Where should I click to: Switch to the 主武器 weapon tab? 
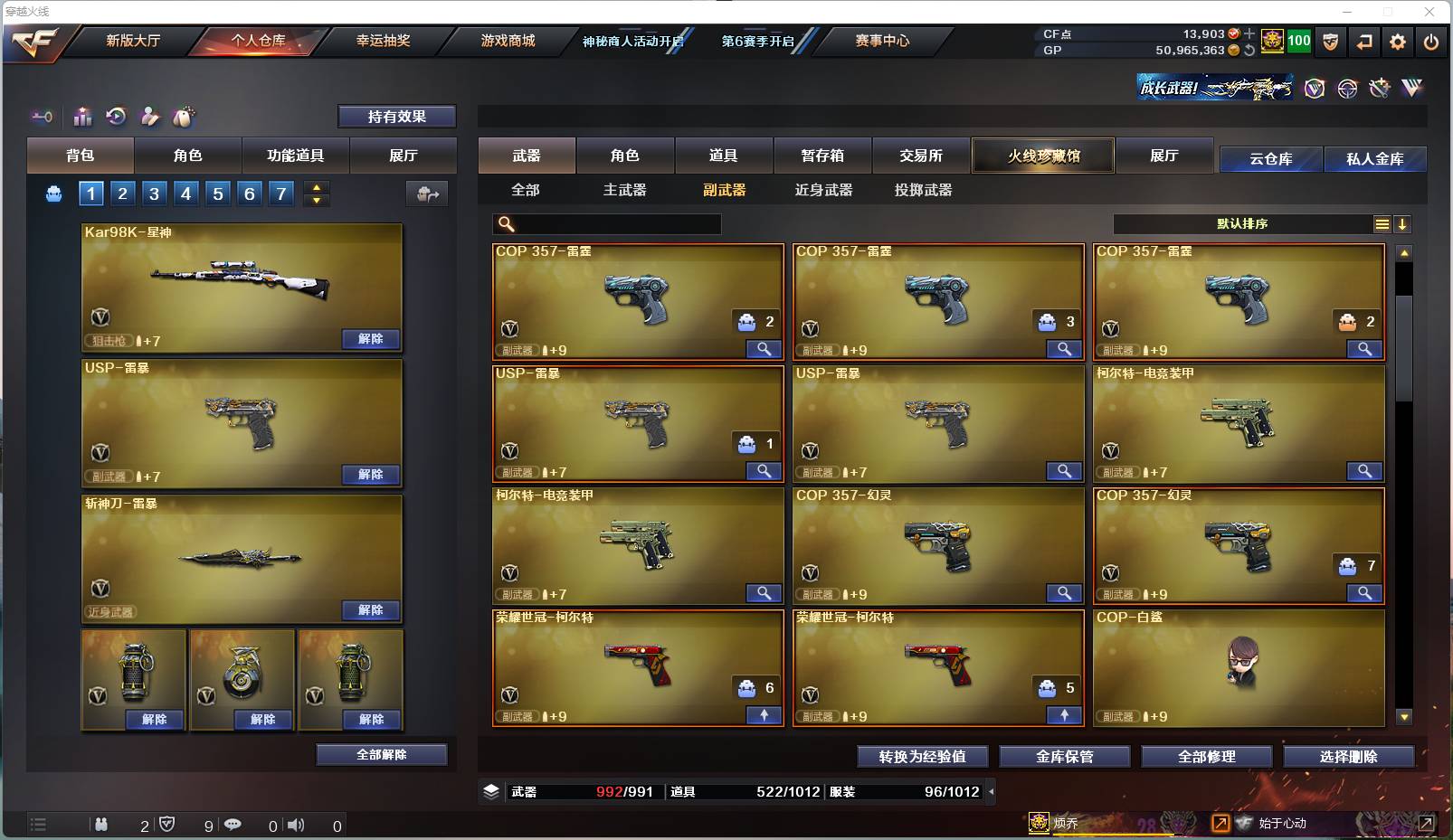tap(625, 190)
